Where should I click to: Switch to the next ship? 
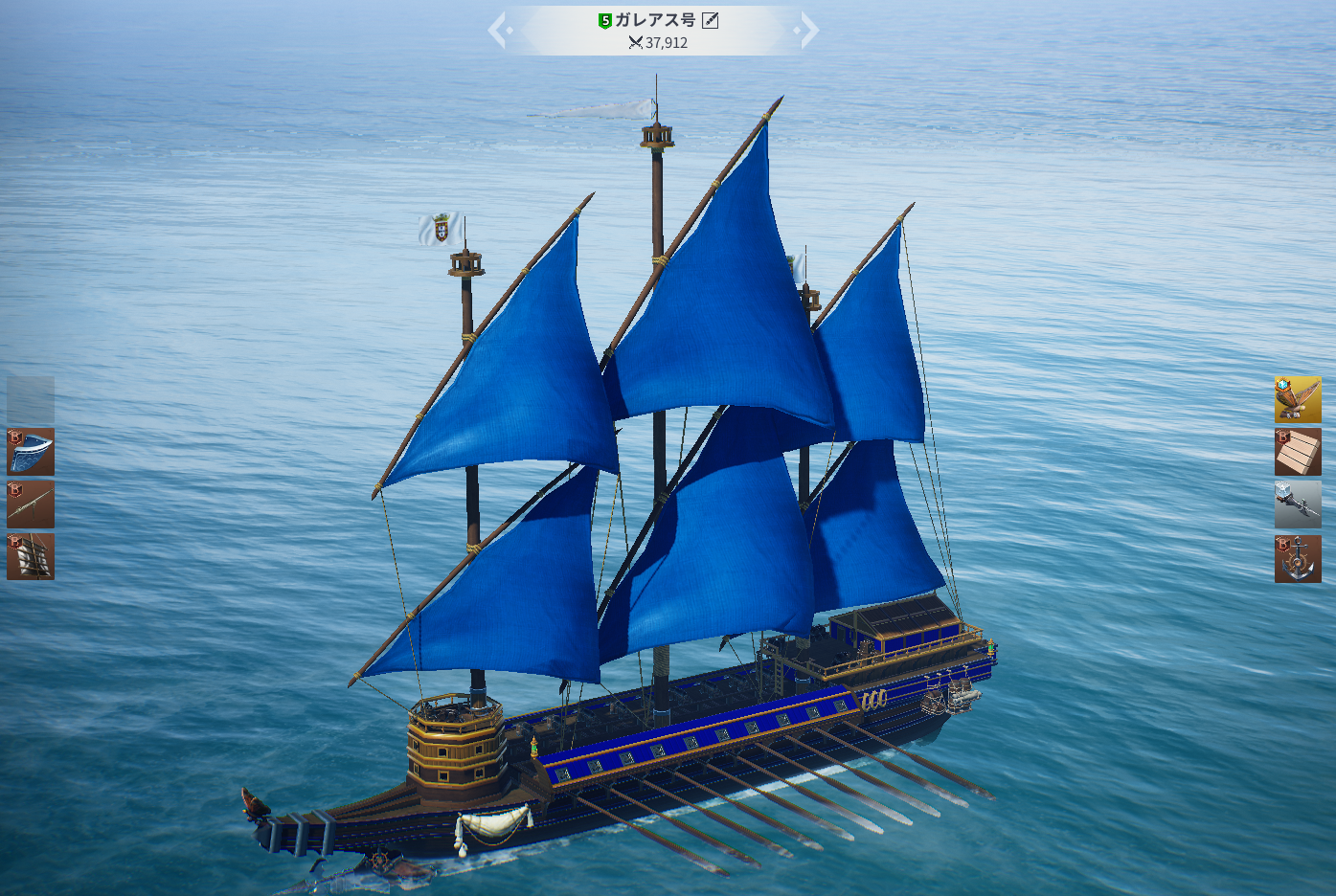[808, 31]
